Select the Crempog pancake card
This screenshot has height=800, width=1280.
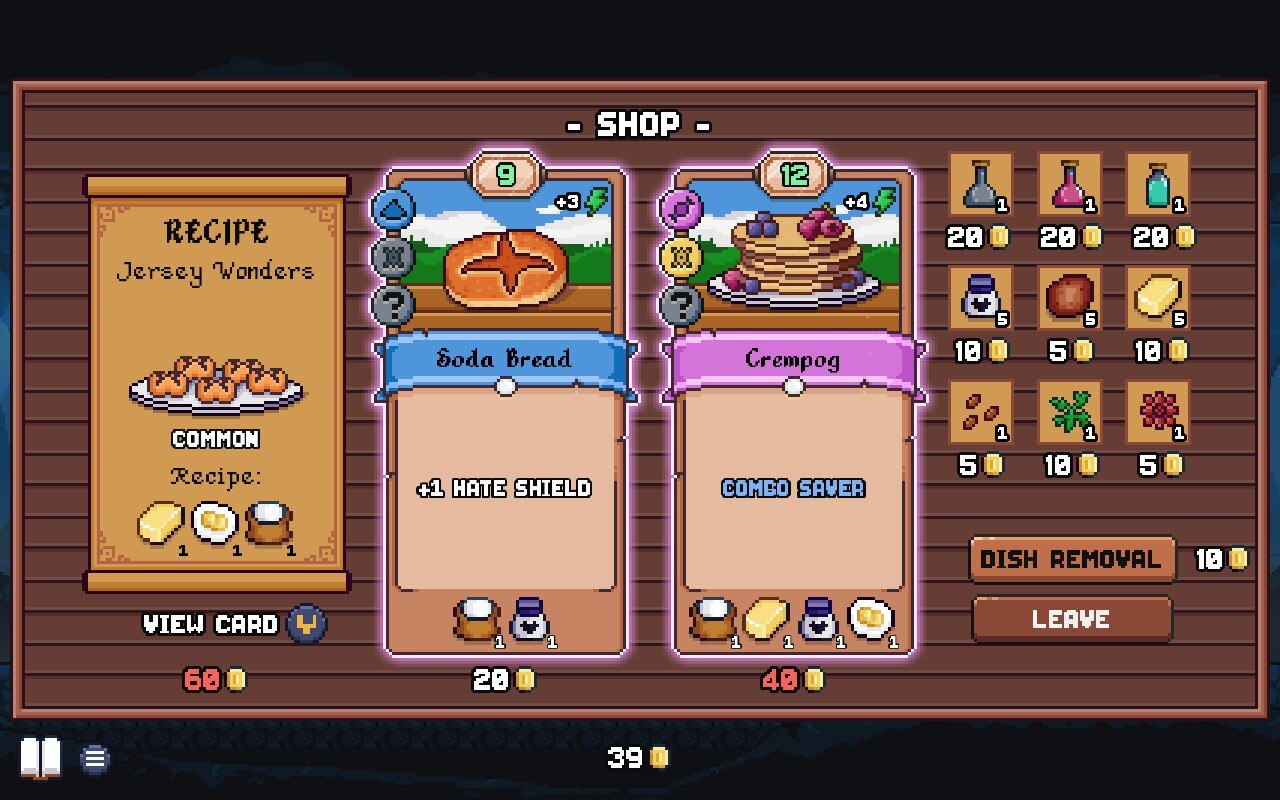coord(793,412)
